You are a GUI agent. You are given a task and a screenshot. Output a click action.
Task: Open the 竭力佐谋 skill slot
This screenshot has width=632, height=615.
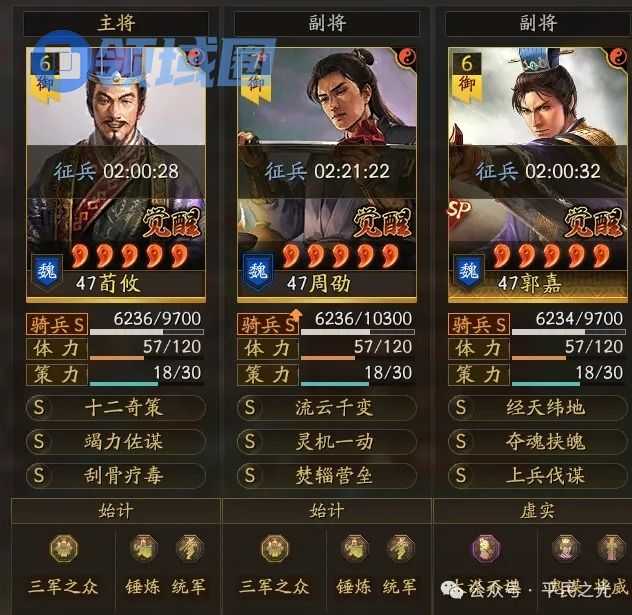(117, 441)
